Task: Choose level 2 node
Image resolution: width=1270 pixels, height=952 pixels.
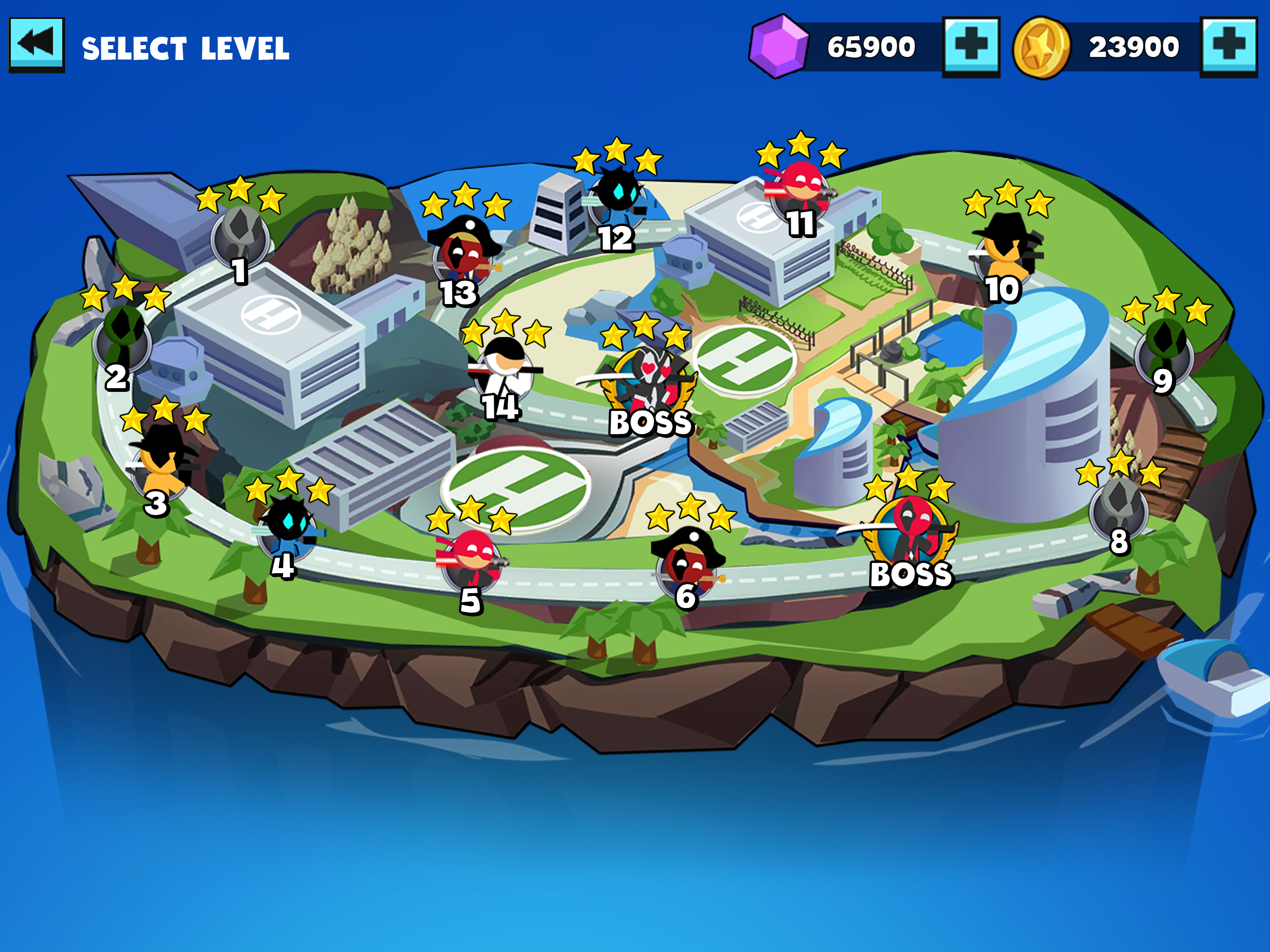Action: [x=122, y=340]
